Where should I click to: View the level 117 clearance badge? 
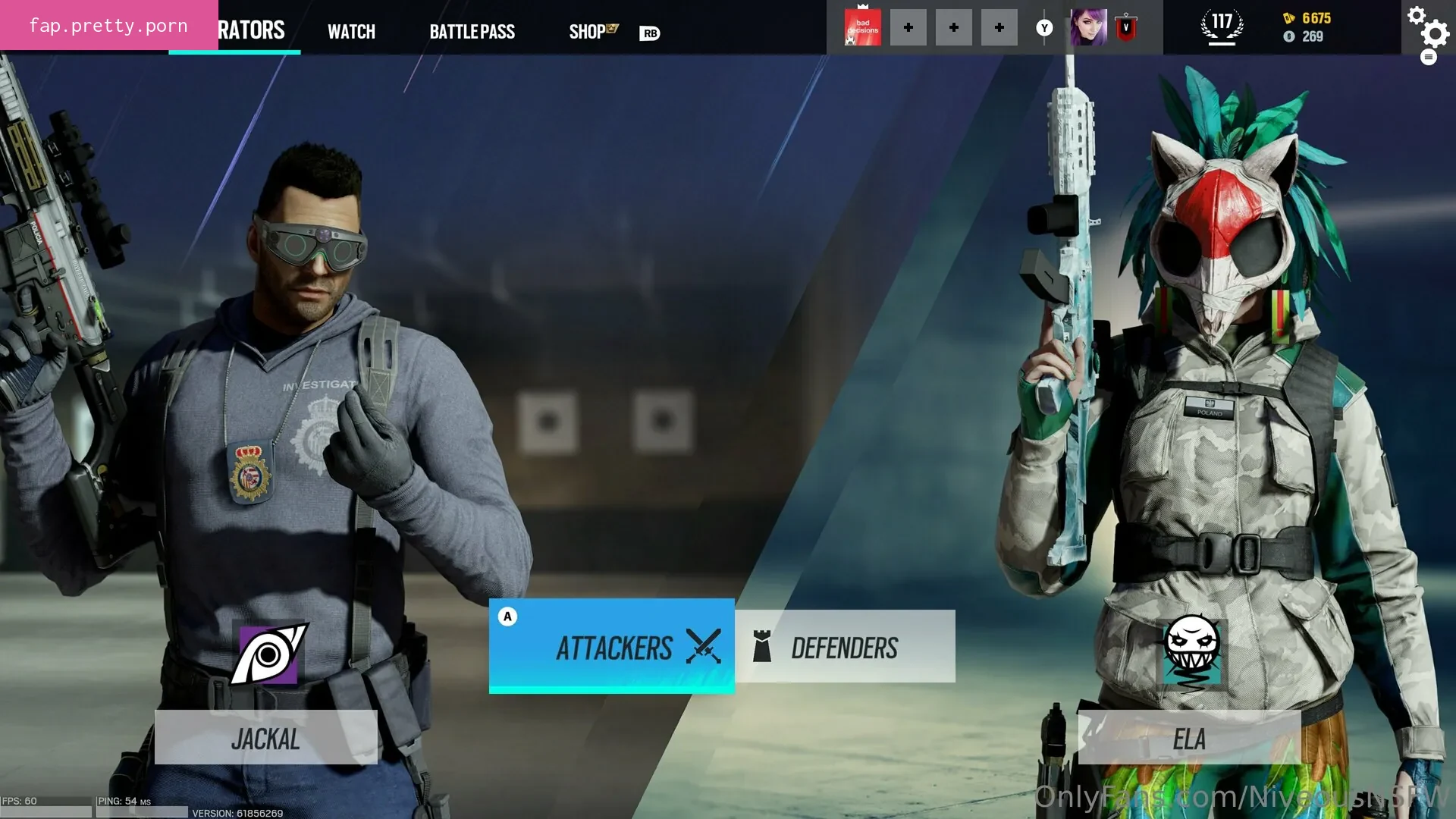(1222, 27)
